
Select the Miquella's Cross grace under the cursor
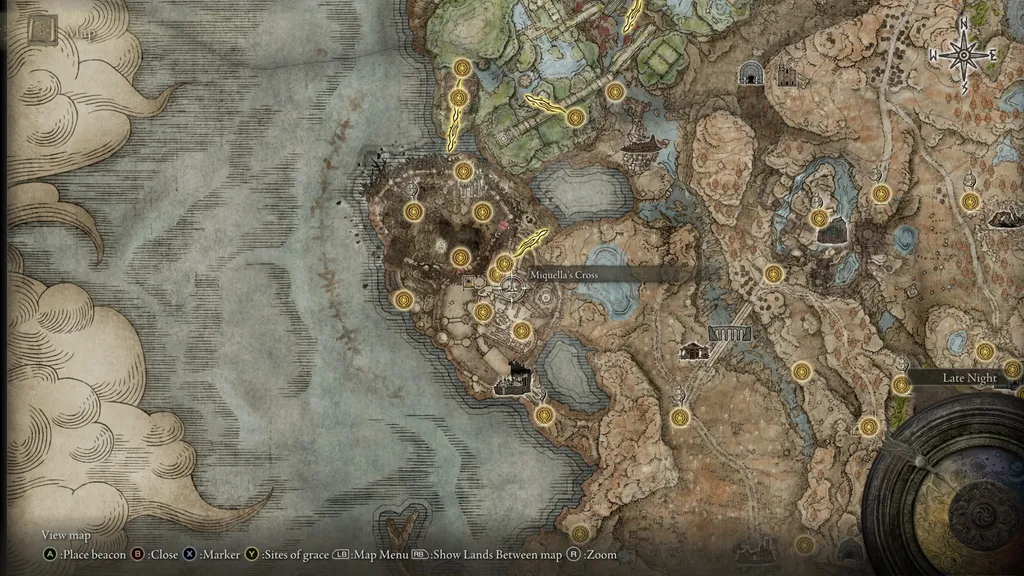click(513, 288)
